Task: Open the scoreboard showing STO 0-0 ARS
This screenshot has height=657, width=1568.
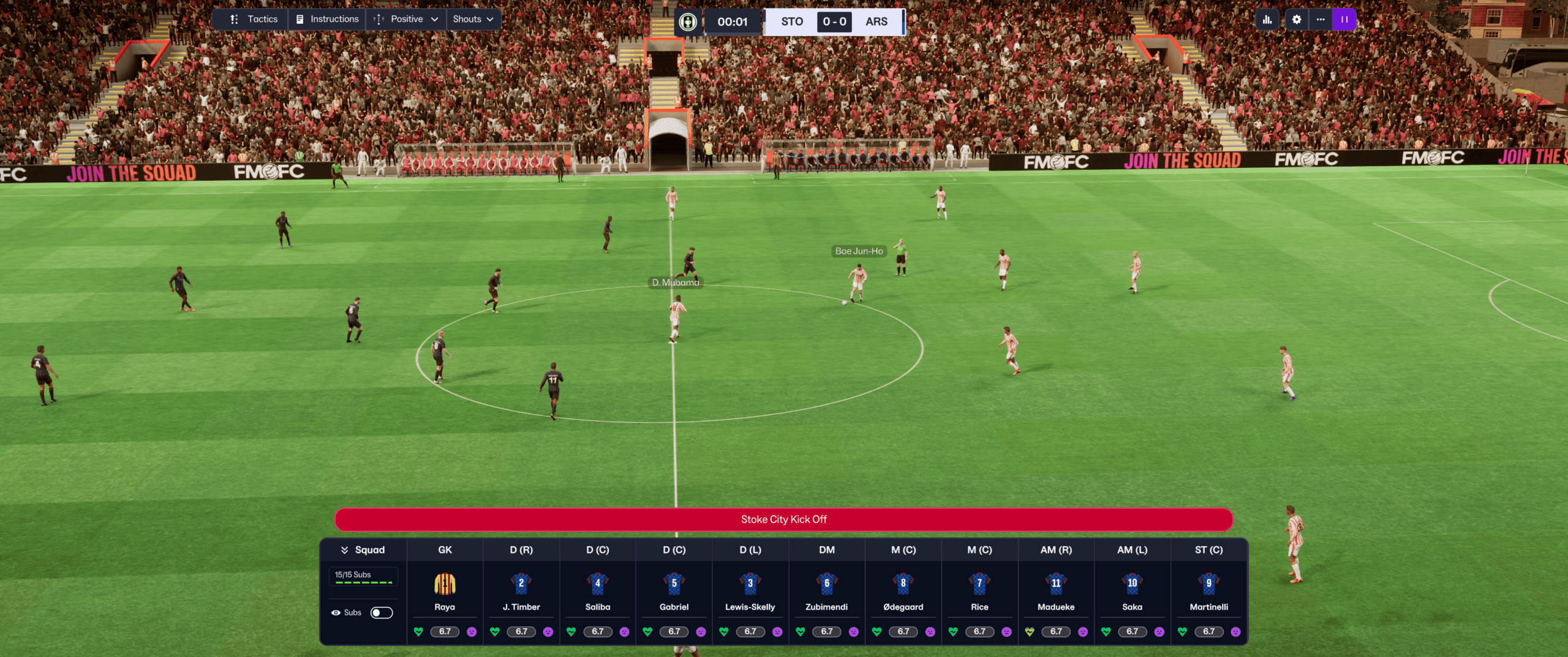Action: click(x=834, y=21)
